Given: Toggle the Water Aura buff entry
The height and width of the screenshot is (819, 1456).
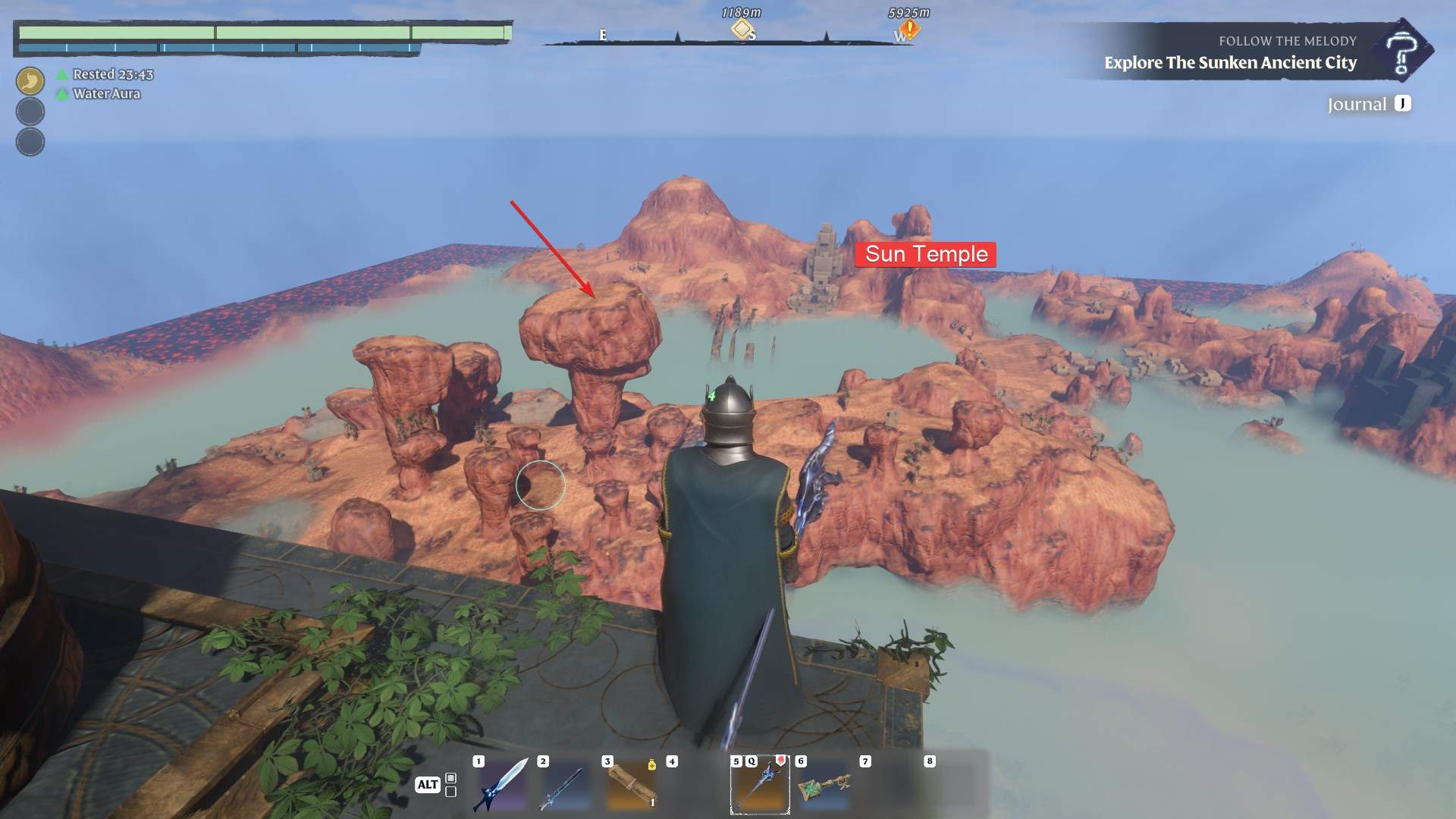Looking at the screenshot, I should (x=105, y=94).
